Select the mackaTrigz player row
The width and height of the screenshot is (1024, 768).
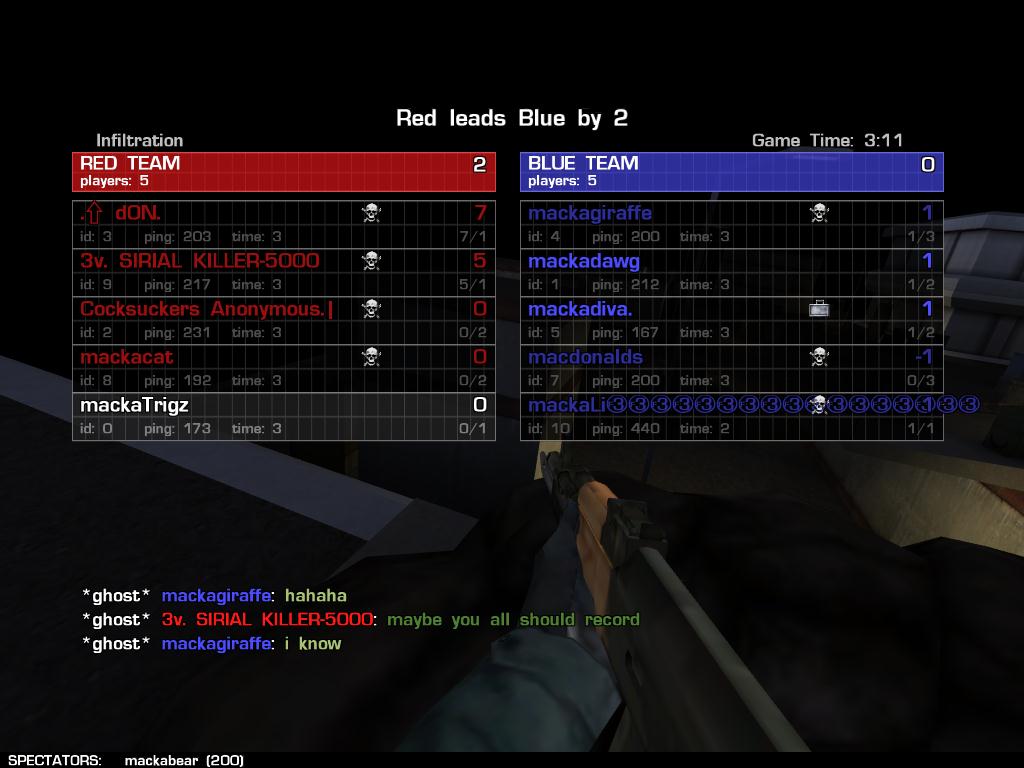pyautogui.click(x=283, y=416)
